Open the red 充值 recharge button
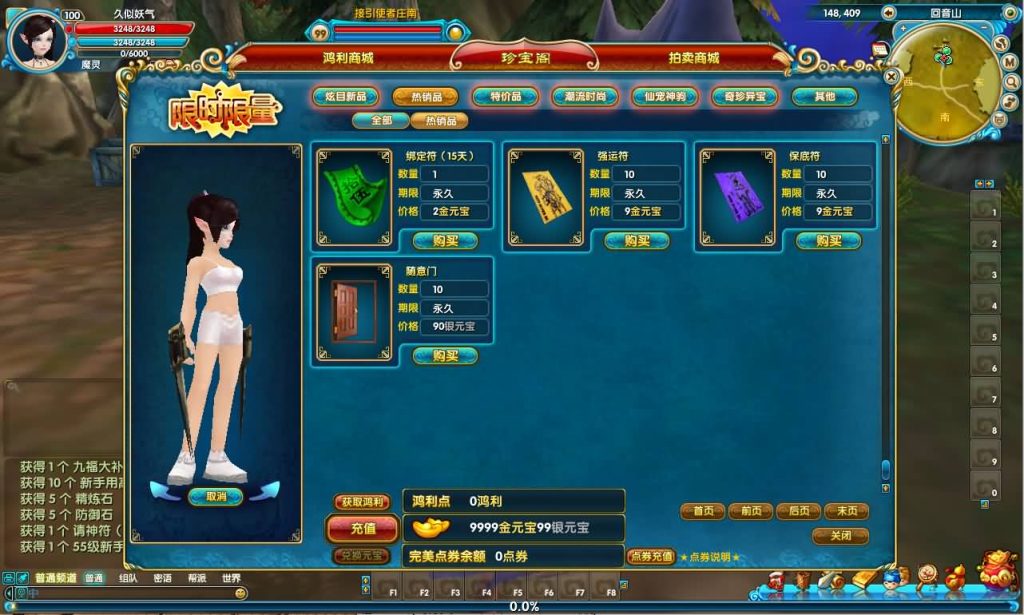The height and width of the screenshot is (615, 1024). click(363, 528)
